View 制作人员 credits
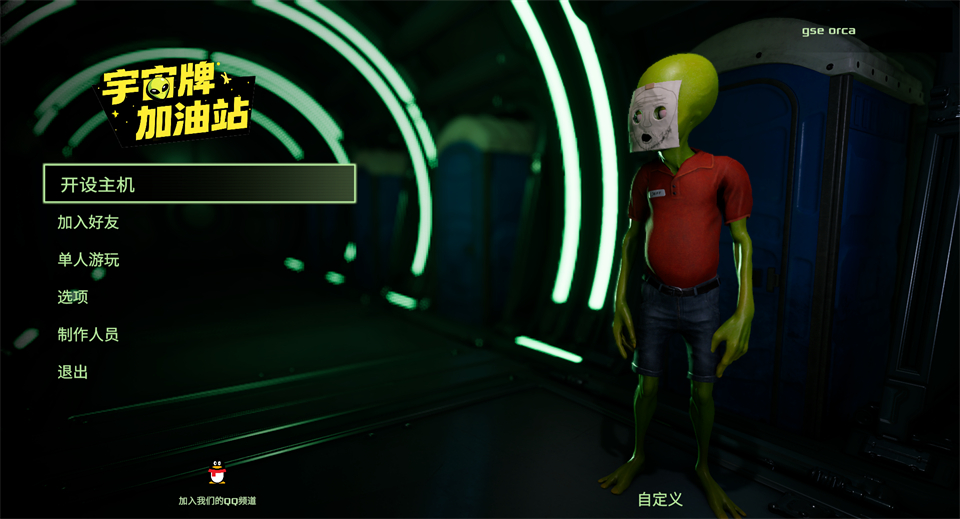Viewport: 960px width, 519px height. point(88,334)
